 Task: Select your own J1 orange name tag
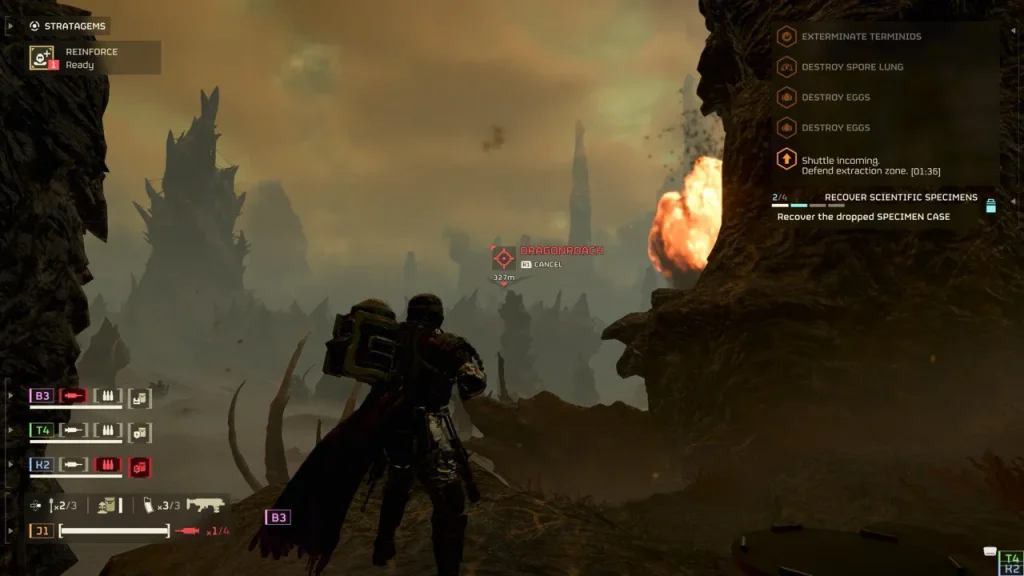[42, 530]
